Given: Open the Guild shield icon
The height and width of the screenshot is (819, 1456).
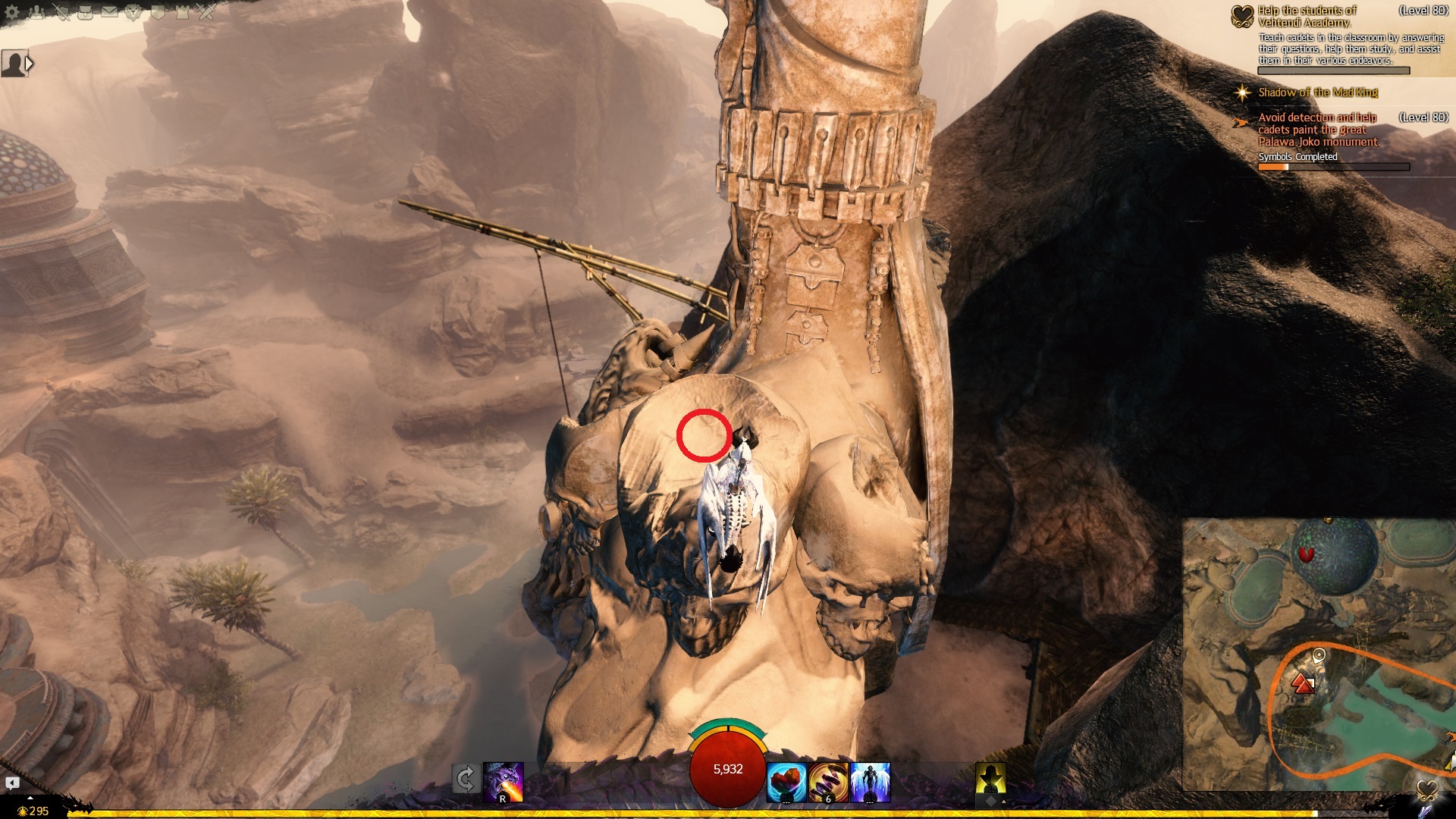Looking at the screenshot, I should [x=158, y=12].
